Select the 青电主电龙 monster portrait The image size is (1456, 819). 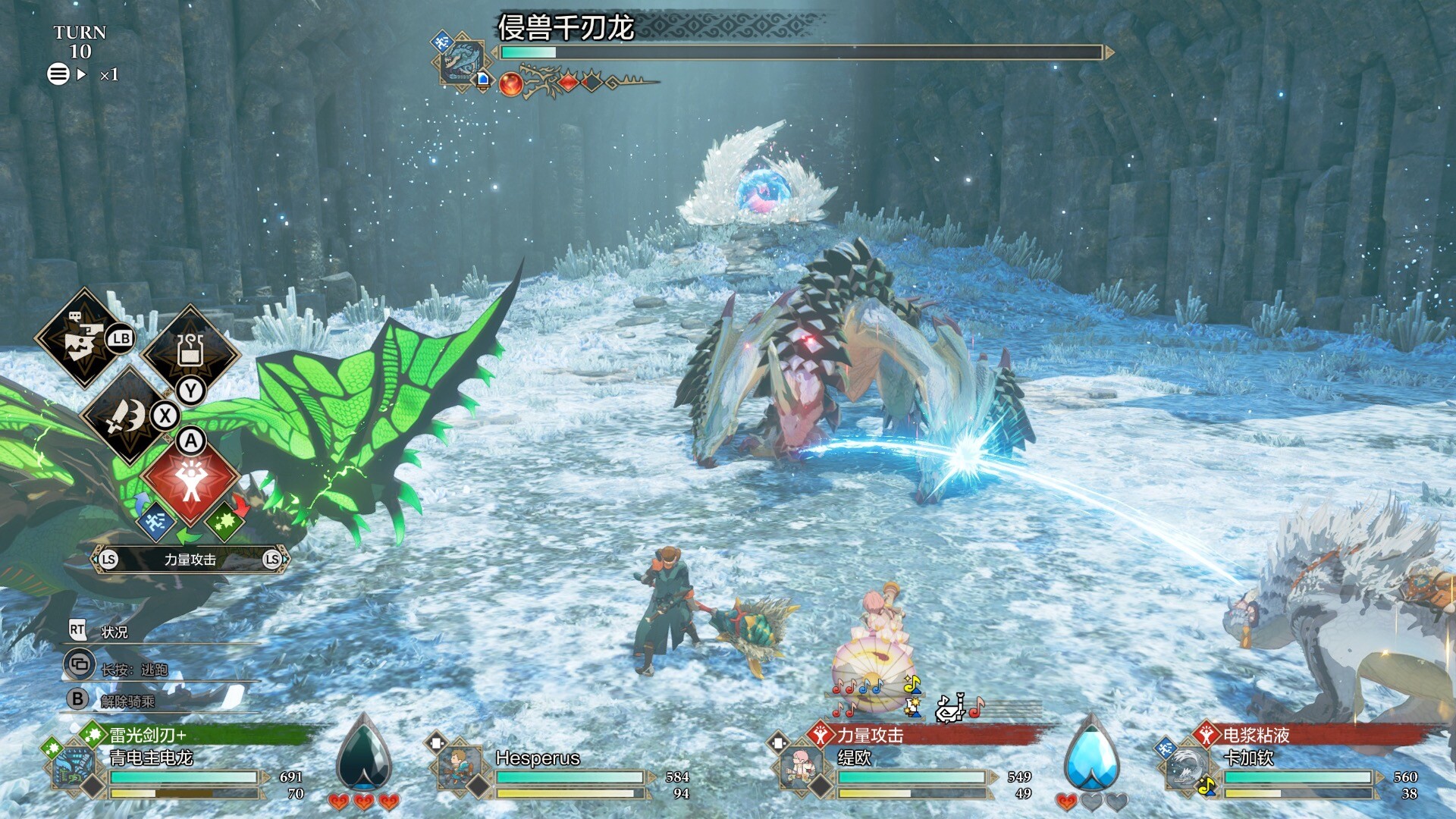[75, 768]
